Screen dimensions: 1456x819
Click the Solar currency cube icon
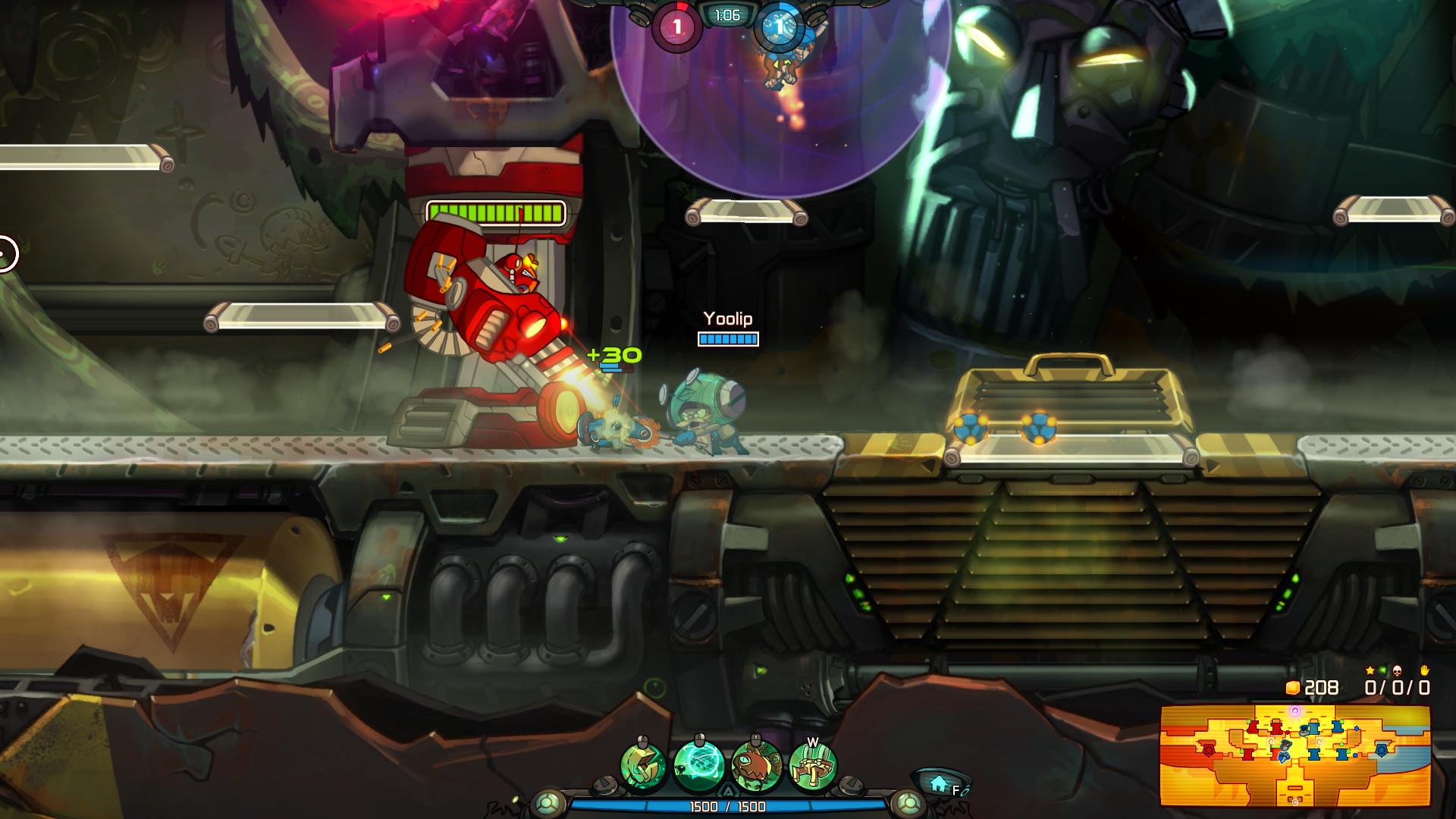[1294, 688]
